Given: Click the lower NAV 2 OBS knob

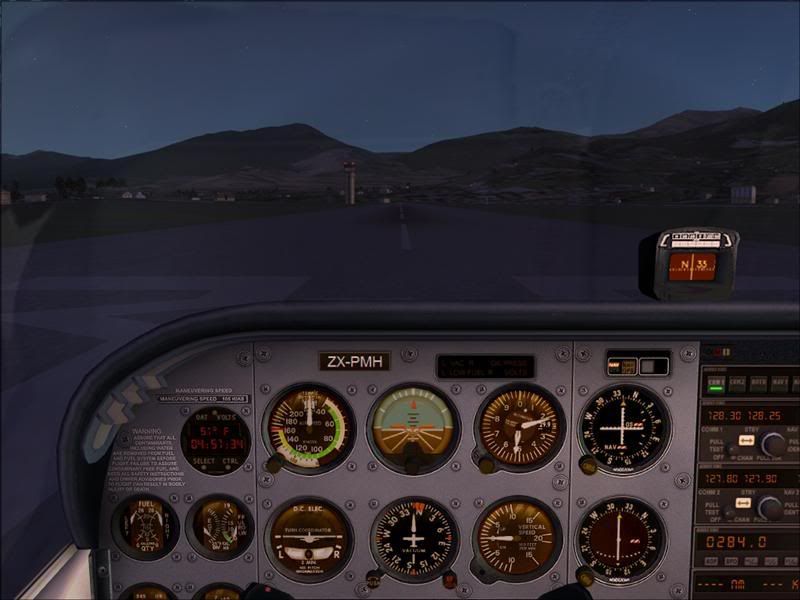Looking at the screenshot, I should 586,577.
